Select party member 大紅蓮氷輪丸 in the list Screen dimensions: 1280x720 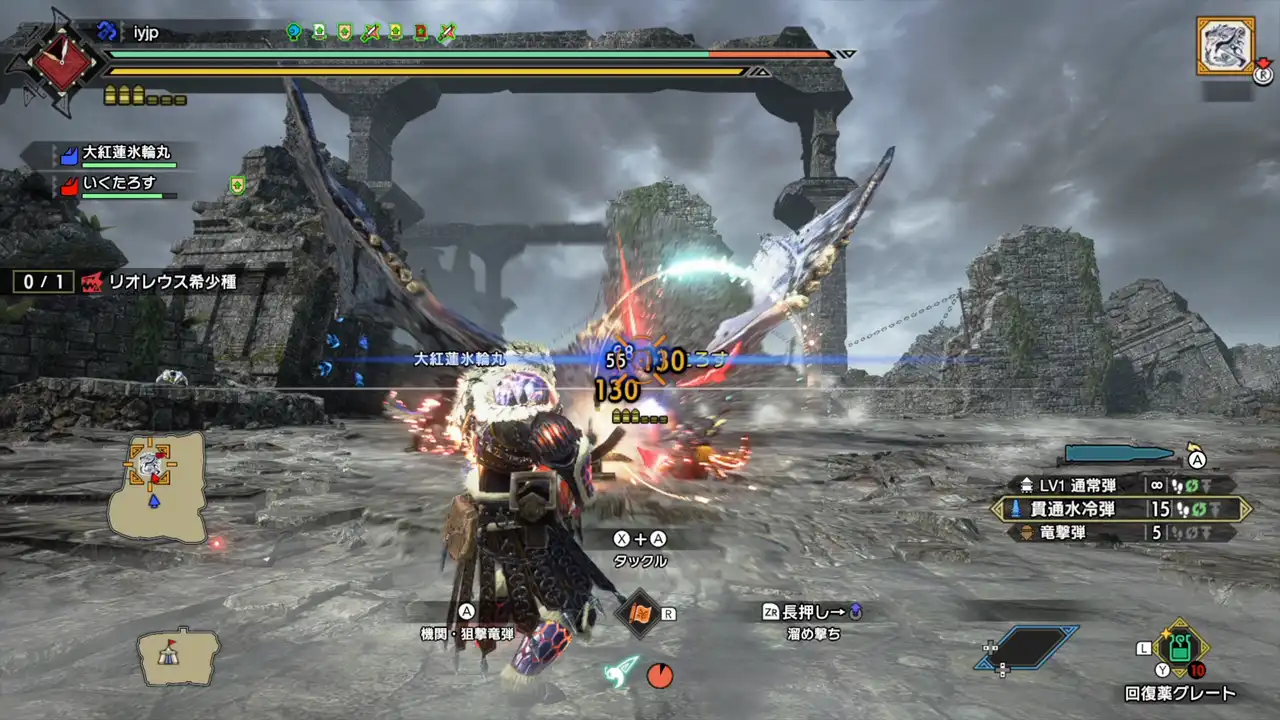tap(125, 154)
